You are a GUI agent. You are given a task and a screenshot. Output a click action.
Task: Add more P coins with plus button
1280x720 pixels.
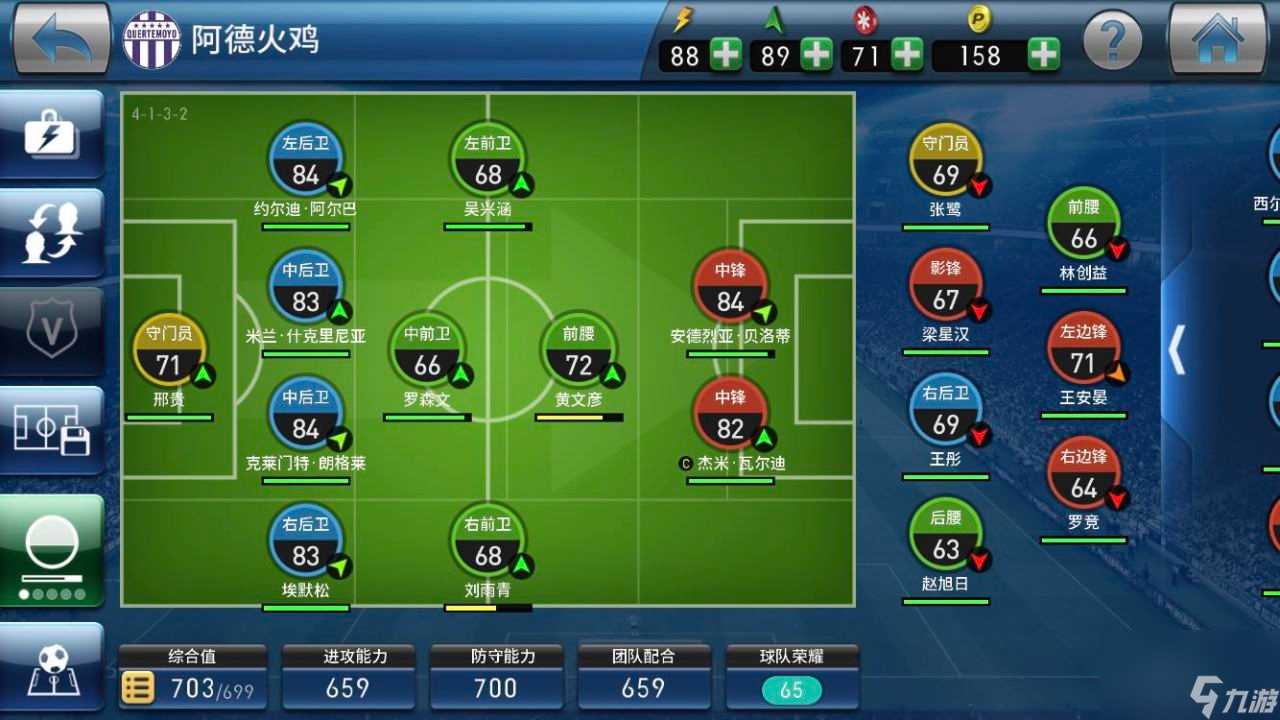1044,54
